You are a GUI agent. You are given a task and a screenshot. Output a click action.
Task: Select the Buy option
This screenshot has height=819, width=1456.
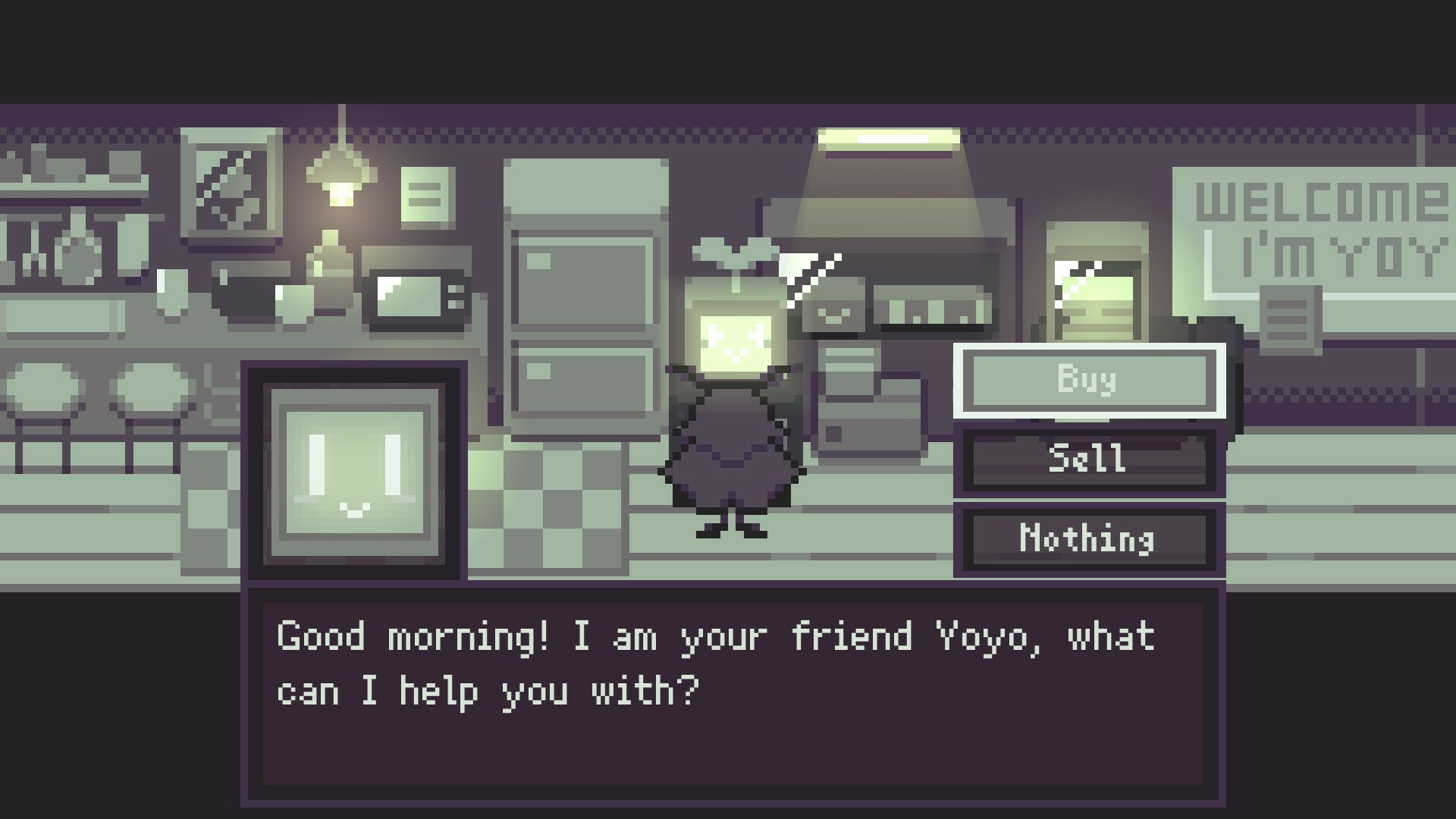(x=1090, y=381)
